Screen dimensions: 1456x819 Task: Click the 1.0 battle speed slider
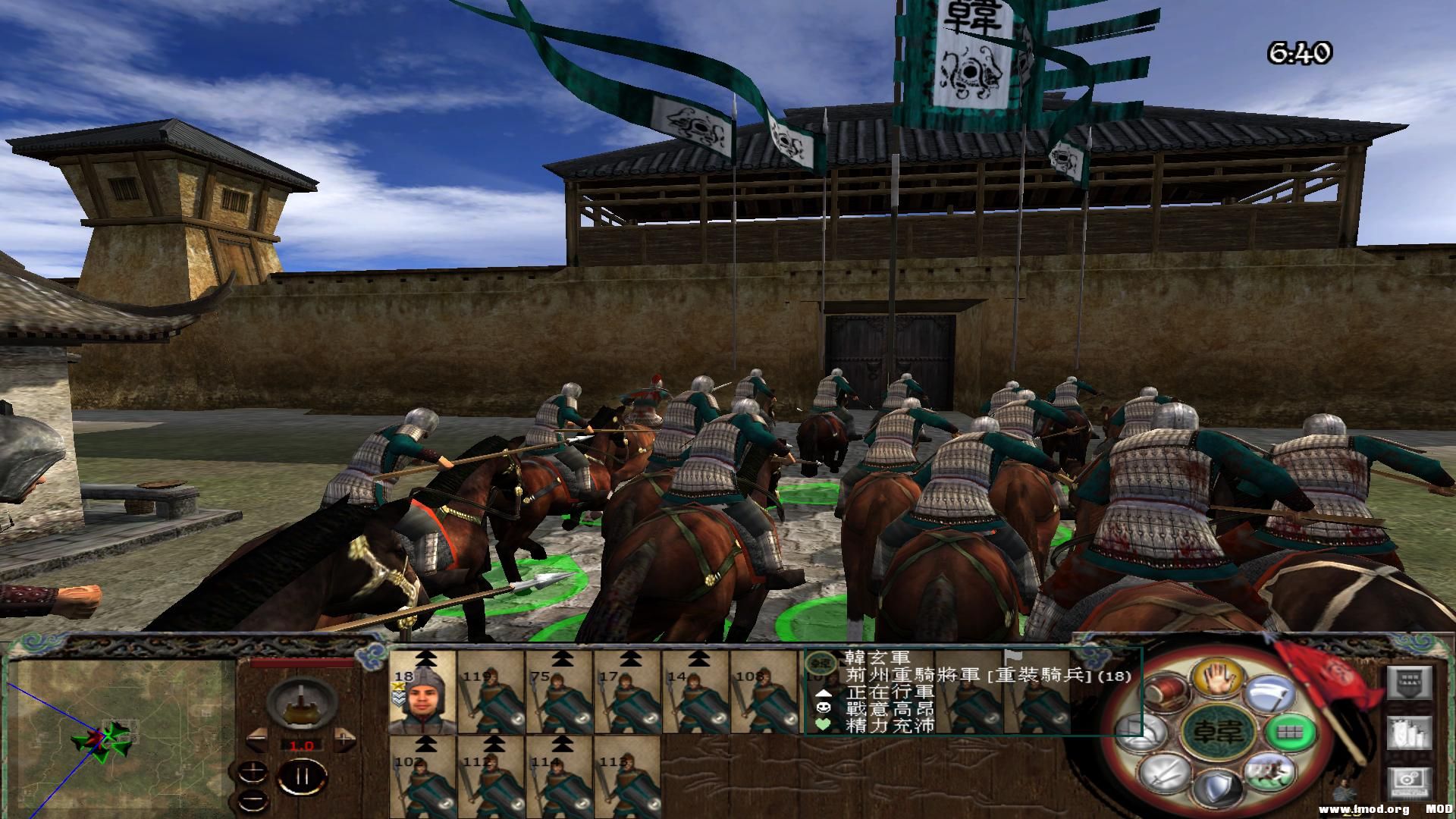tap(302, 745)
